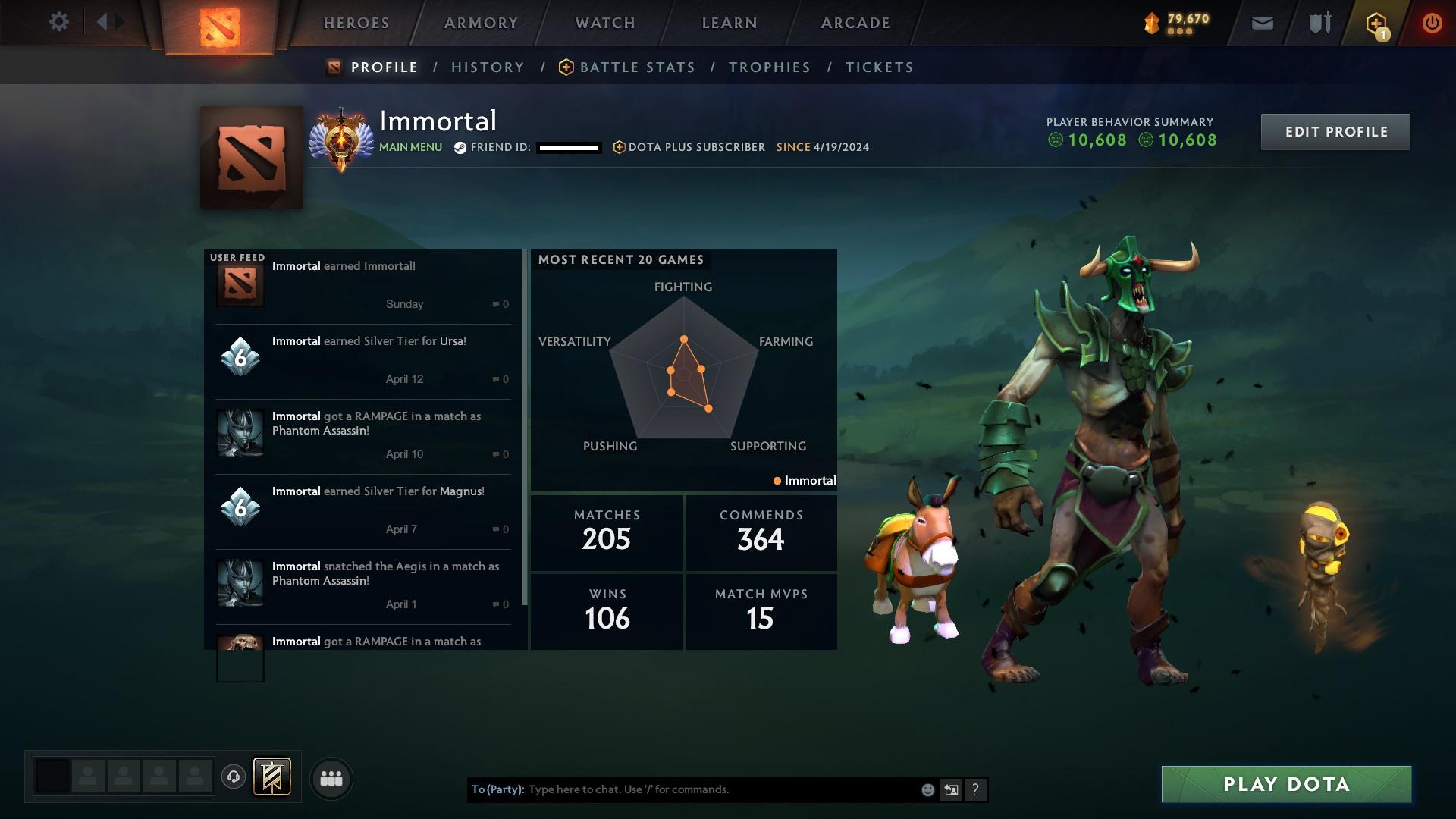Click the chat help question mark
The height and width of the screenshot is (819, 1456).
[974, 789]
